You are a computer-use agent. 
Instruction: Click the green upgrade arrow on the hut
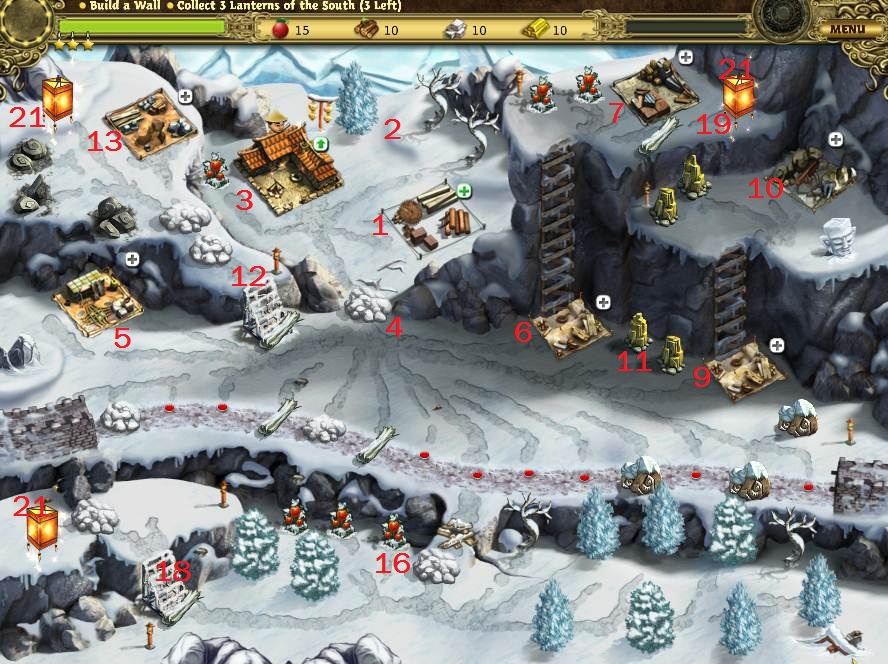click(x=321, y=144)
